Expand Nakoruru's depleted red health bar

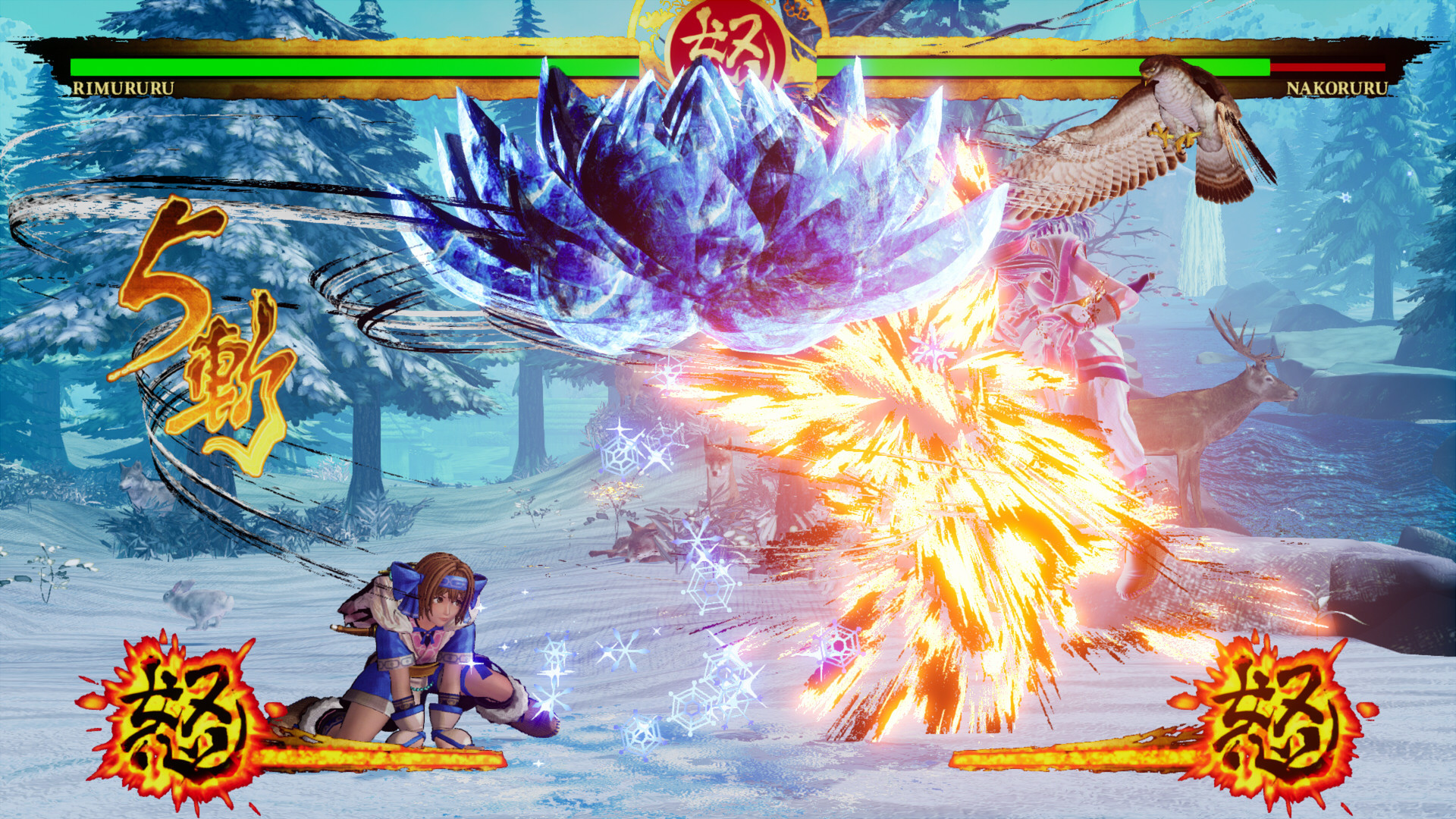(1327, 68)
